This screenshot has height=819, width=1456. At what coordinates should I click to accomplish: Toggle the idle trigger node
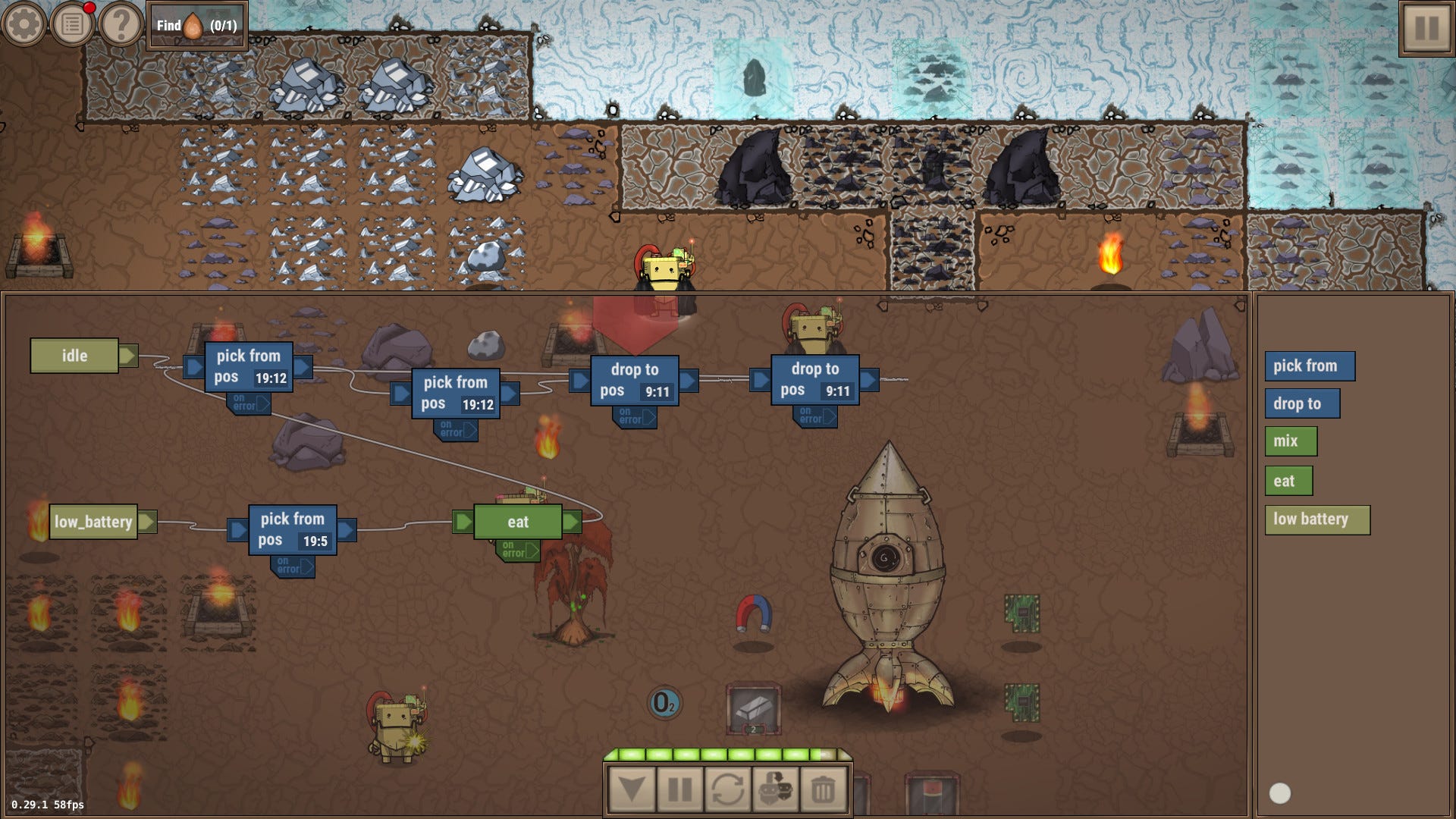coord(75,355)
